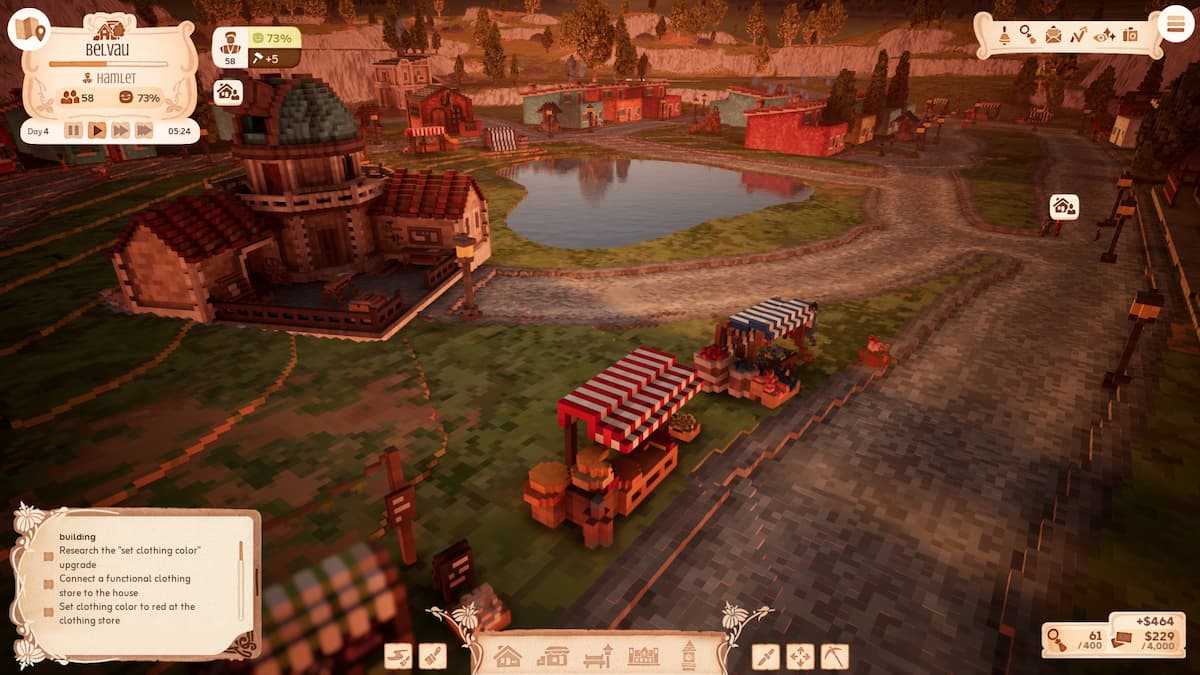The width and height of the screenshot is (1200, 675).
Task: Switch to triple fast-forward speed
Action: click(145, 130)
